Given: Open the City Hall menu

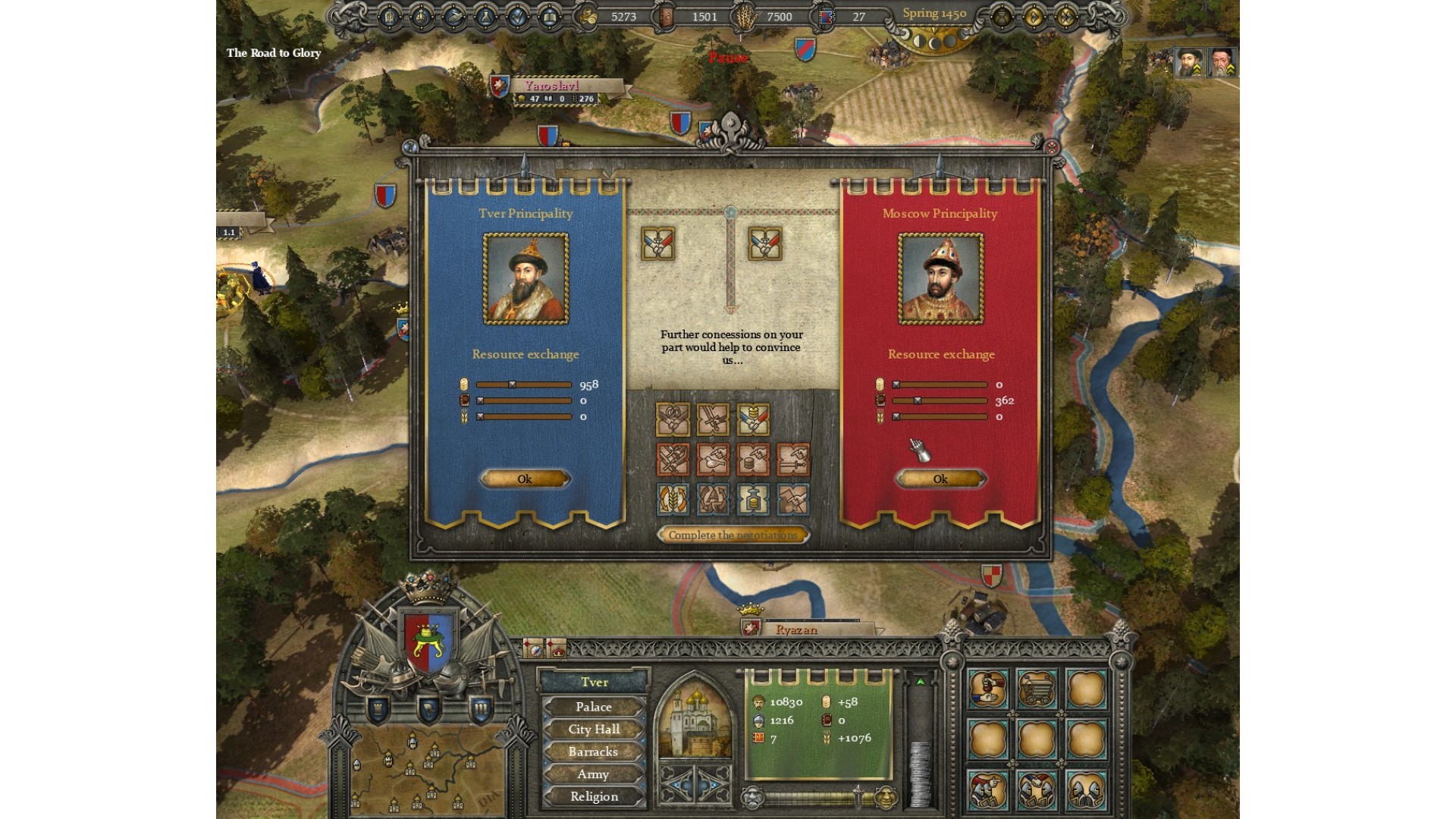Looking at the screenshot, I should [593, 730].
